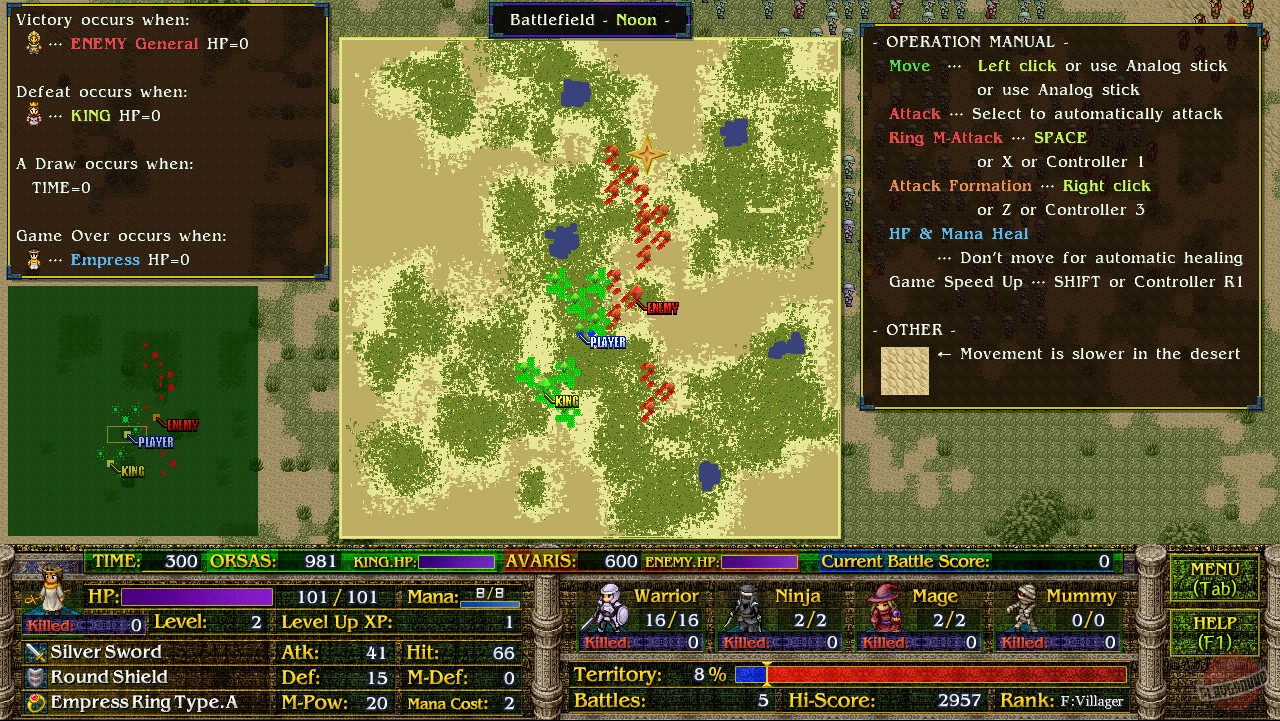Click the Battlefield - Noon title banner
1280x721 pixels.
tap(590, 19)
